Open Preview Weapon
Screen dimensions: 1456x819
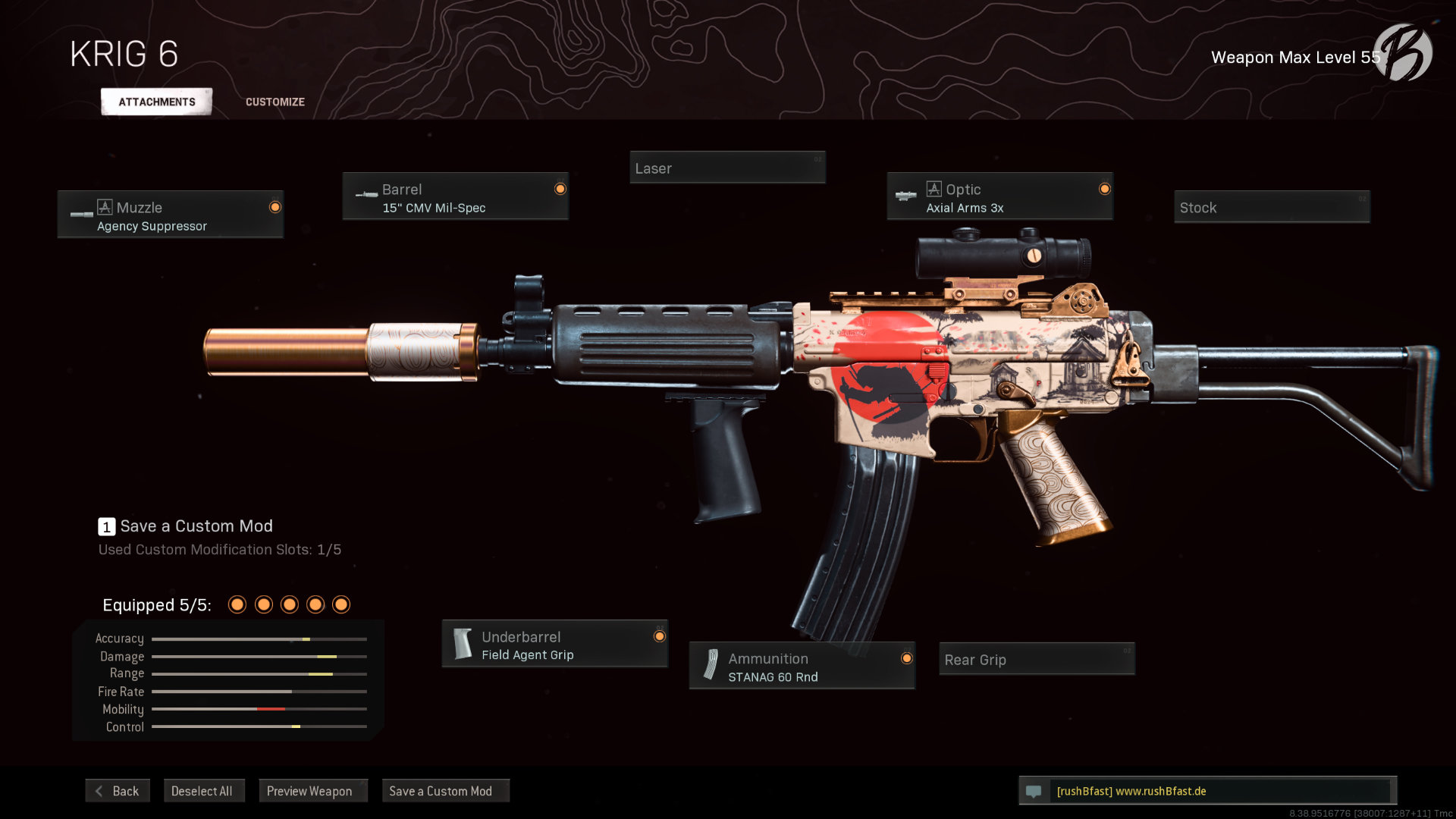pyautogui.click(x=309, y=791)
